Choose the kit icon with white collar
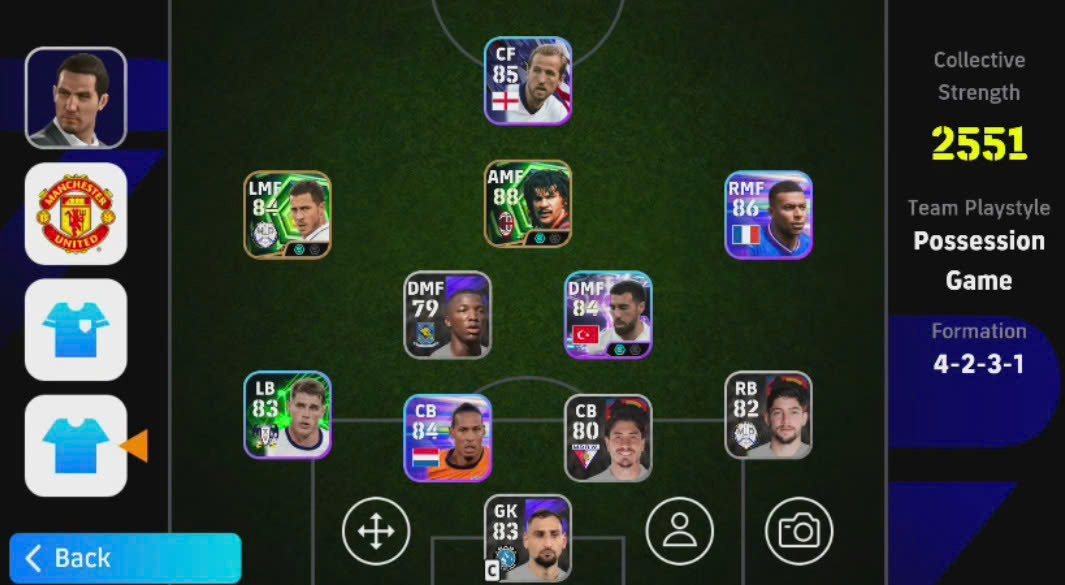The image size is (1065, 585). pos(76,330)
